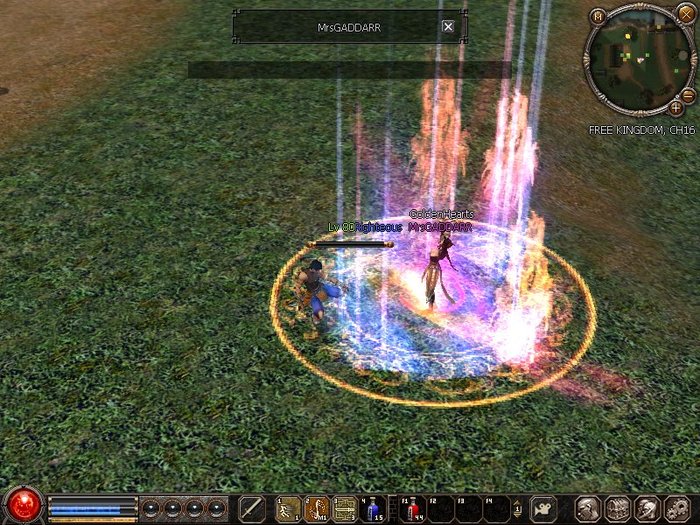Click the red orb in the corner
Image resolution: width=700 pixels, height=525 pixels.
[x=22, y=503]
